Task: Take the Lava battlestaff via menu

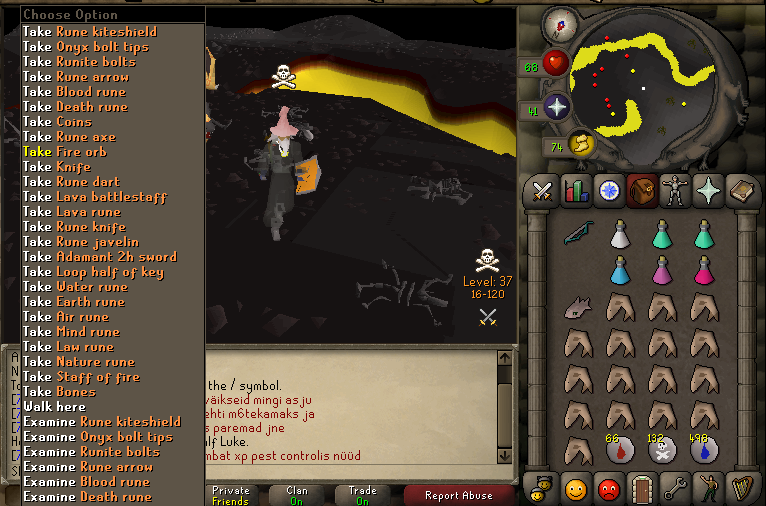Action: (94, 197)
